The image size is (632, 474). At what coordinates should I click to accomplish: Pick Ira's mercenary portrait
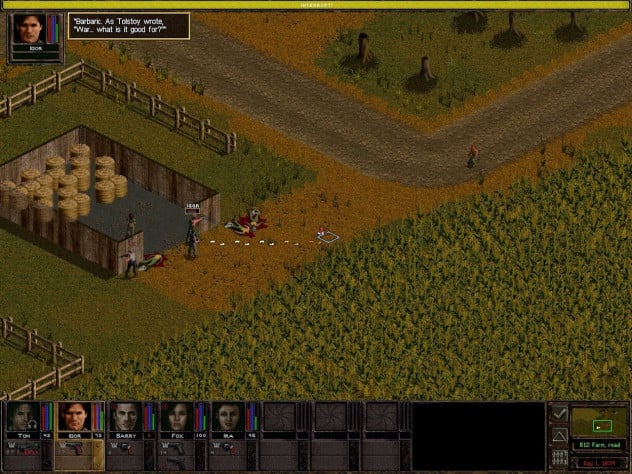(x=225, y=418)
